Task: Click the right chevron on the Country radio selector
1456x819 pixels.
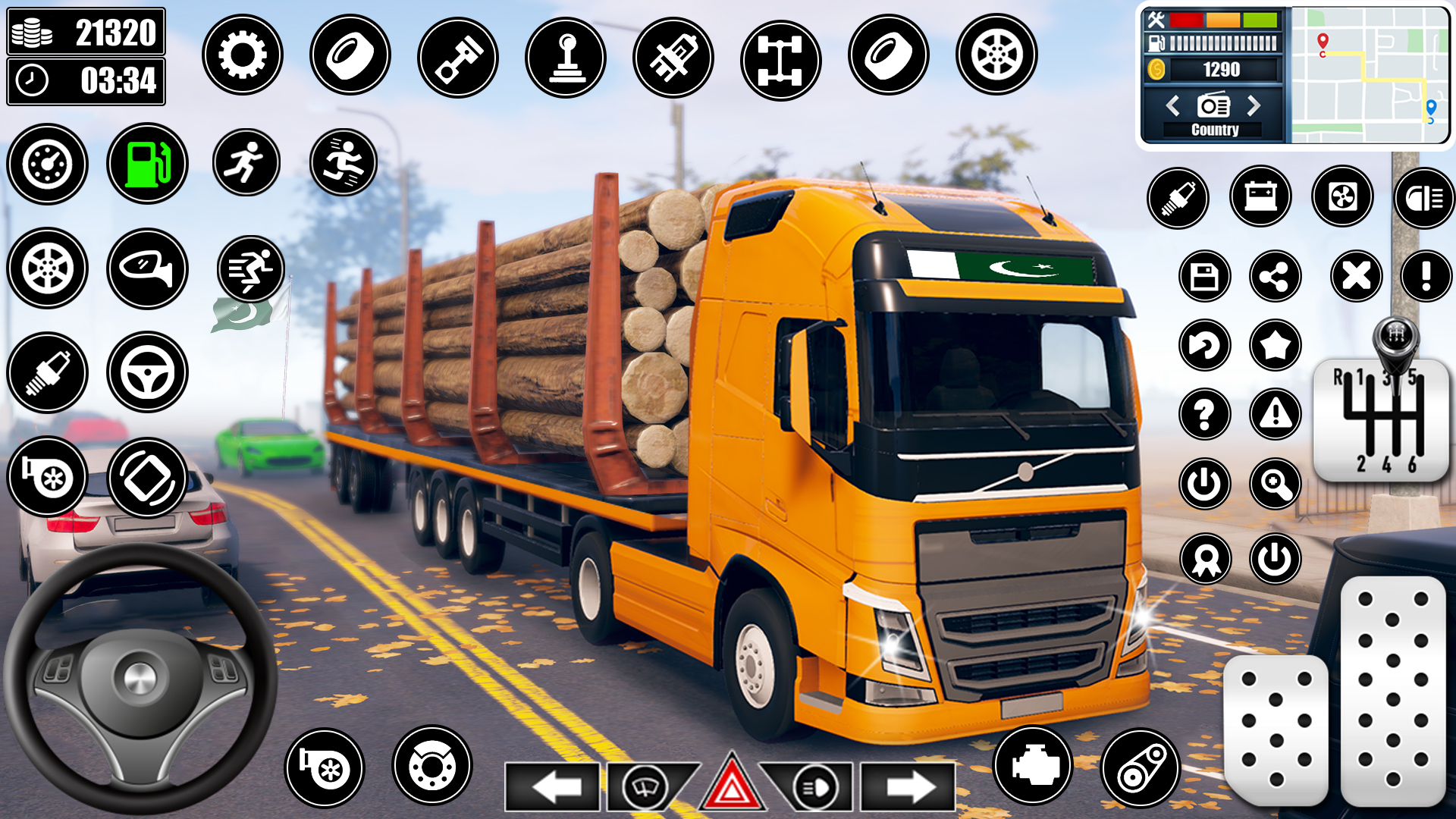Action: coord(1254,106)
